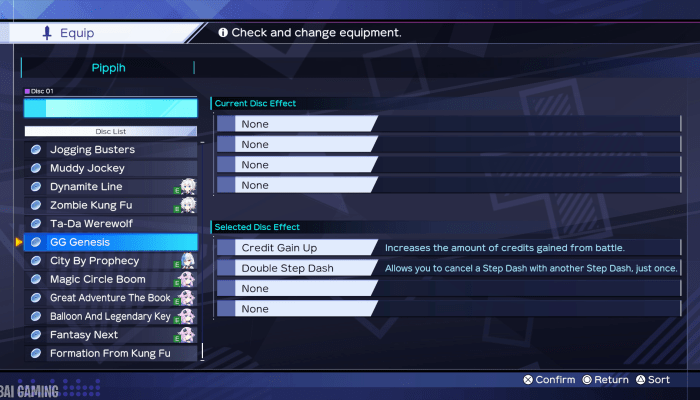The height and width of the screenshot is (400, 700).
Task: Click the Pippih character name tab
Action: [x=108, y=68]
